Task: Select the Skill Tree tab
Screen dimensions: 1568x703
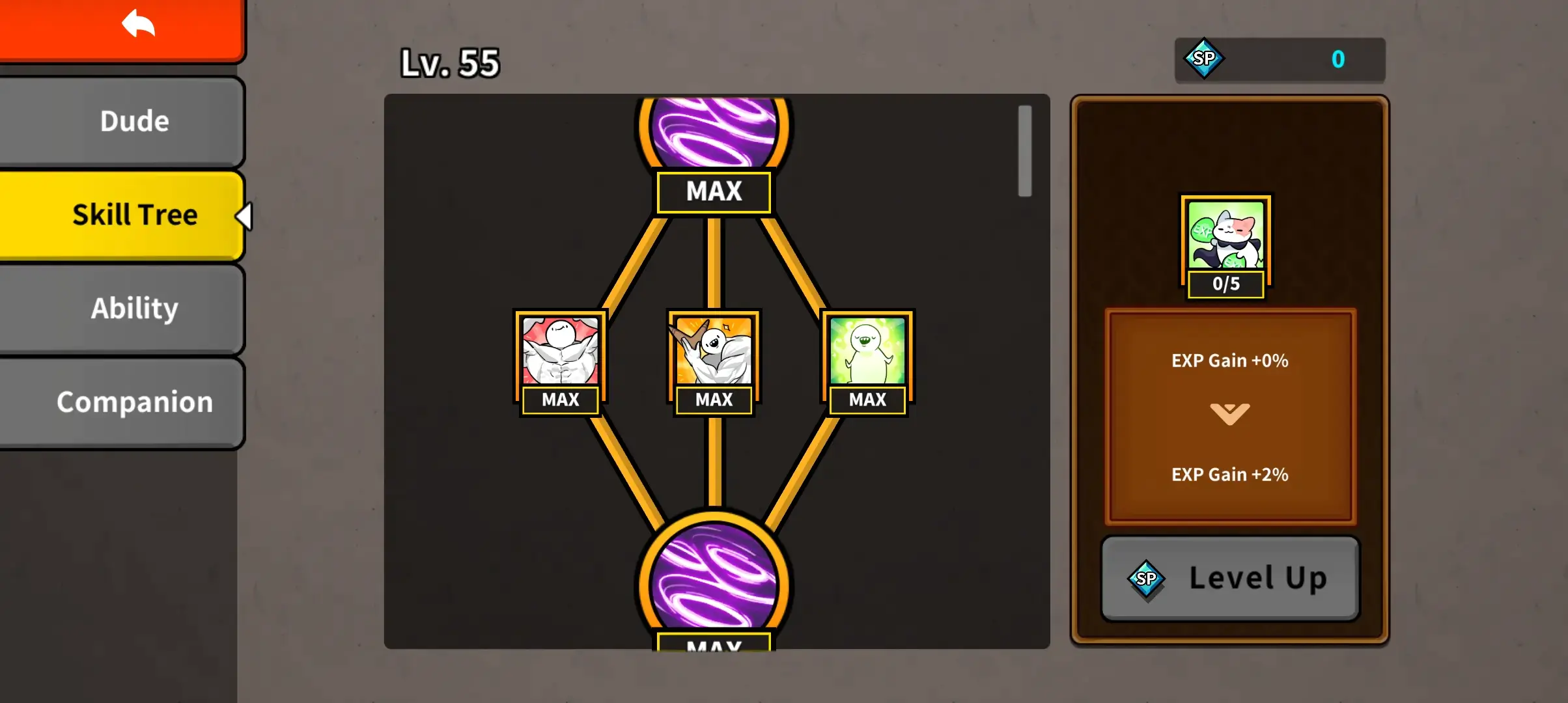Action: (x=133, y=214)
